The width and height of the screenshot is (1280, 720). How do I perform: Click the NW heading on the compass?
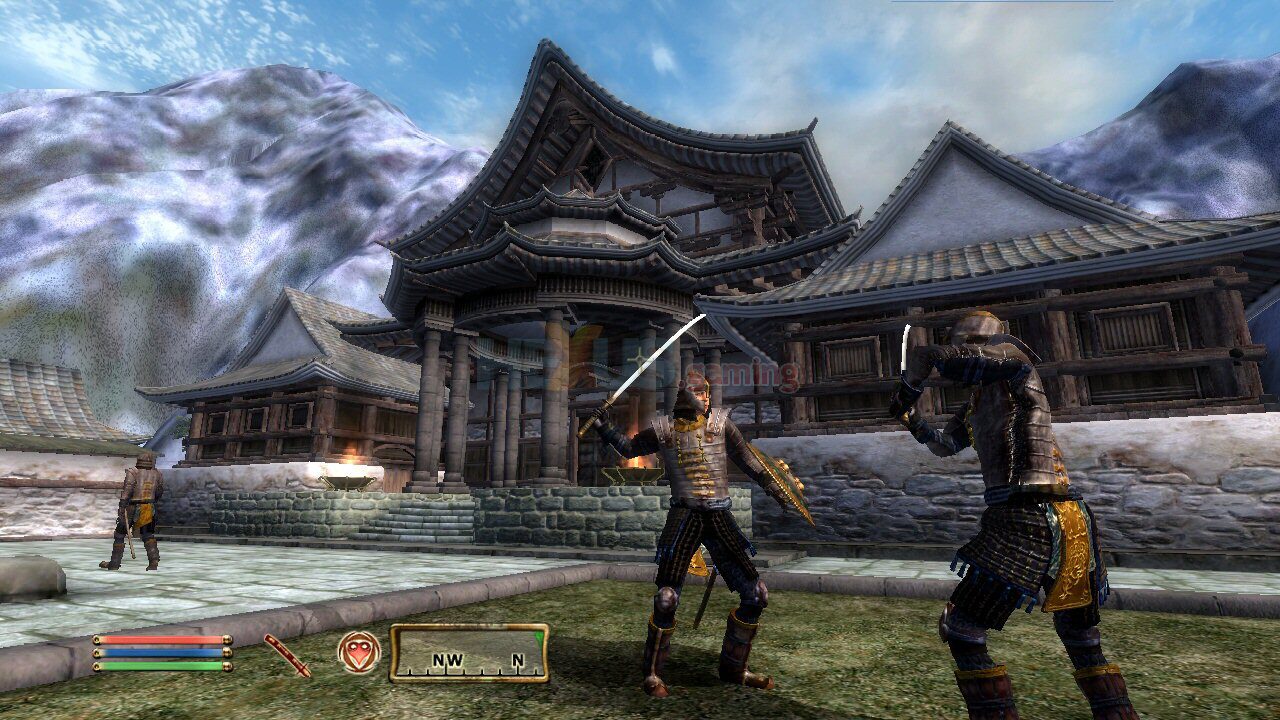[447, 660]
